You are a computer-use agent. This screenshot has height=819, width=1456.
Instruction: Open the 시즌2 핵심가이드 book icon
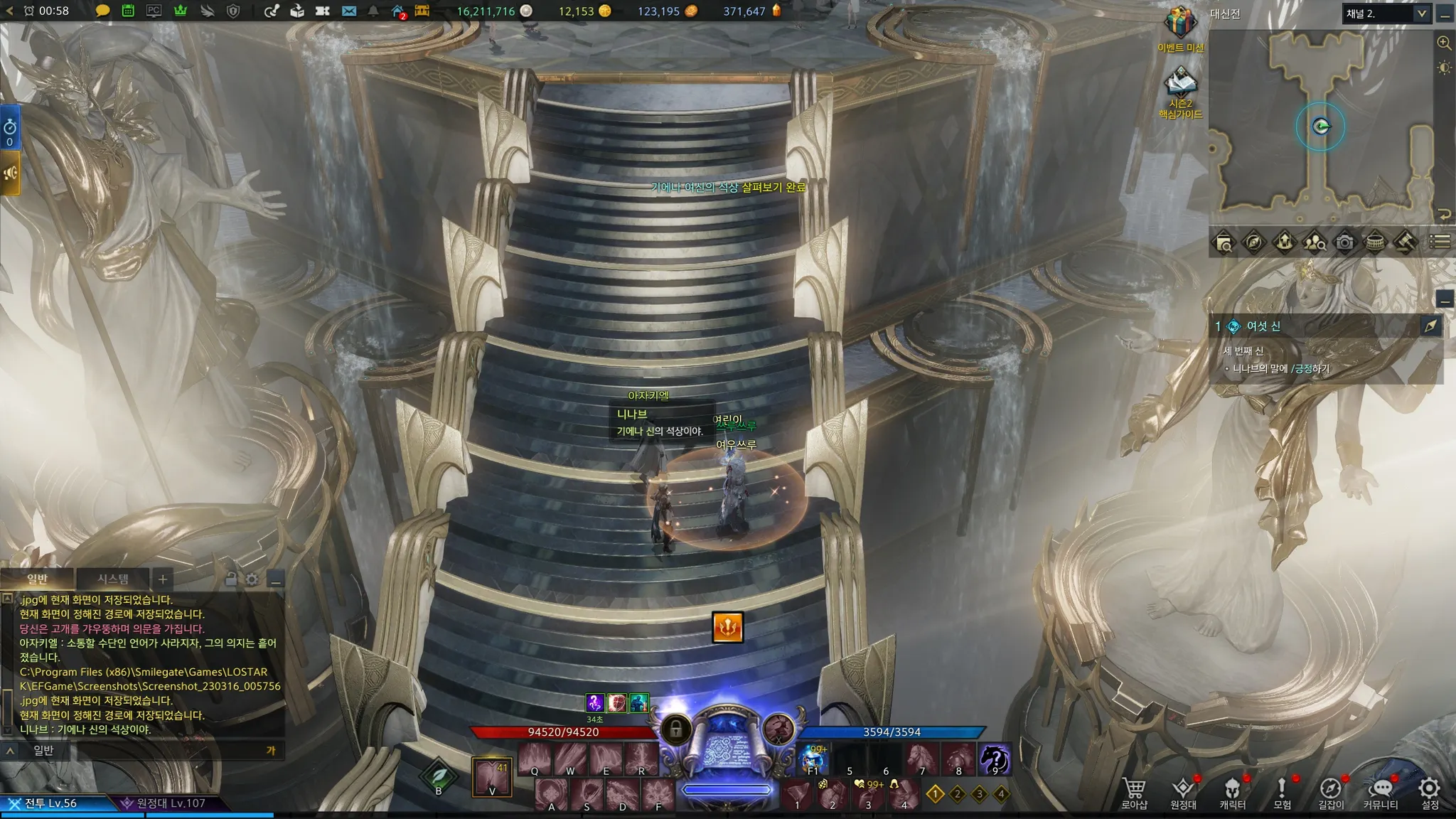1180,84
